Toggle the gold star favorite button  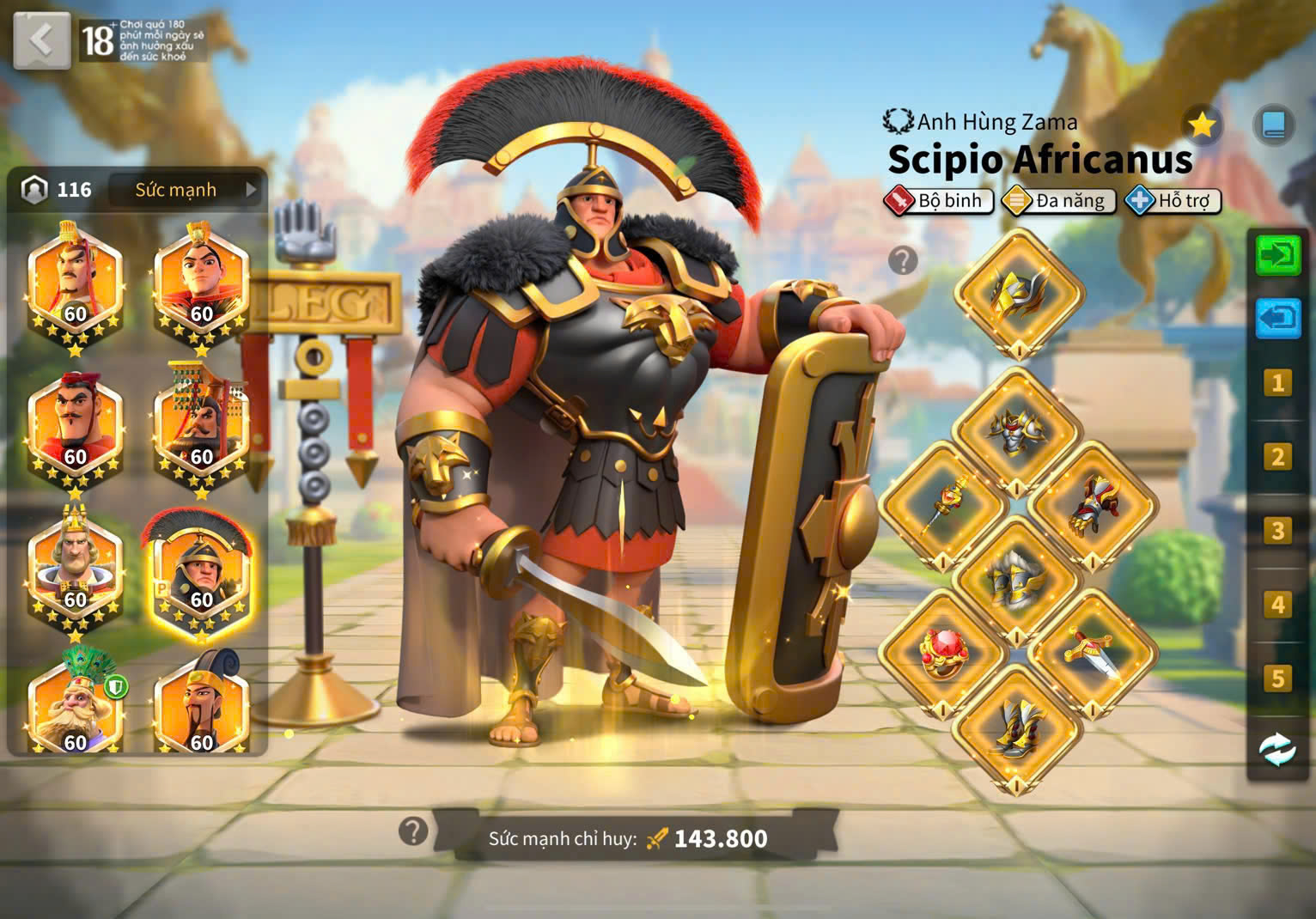[x=1201, y=126]
